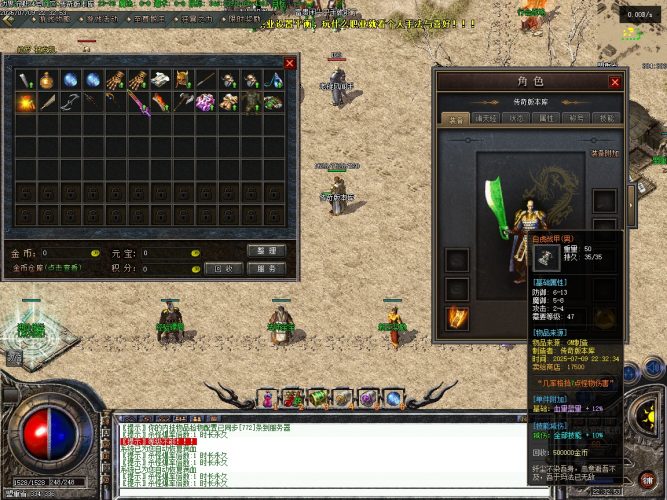The width and height of the screenshot is (667, 500).
Task: Click the 服务 service button
Action: 266,268
